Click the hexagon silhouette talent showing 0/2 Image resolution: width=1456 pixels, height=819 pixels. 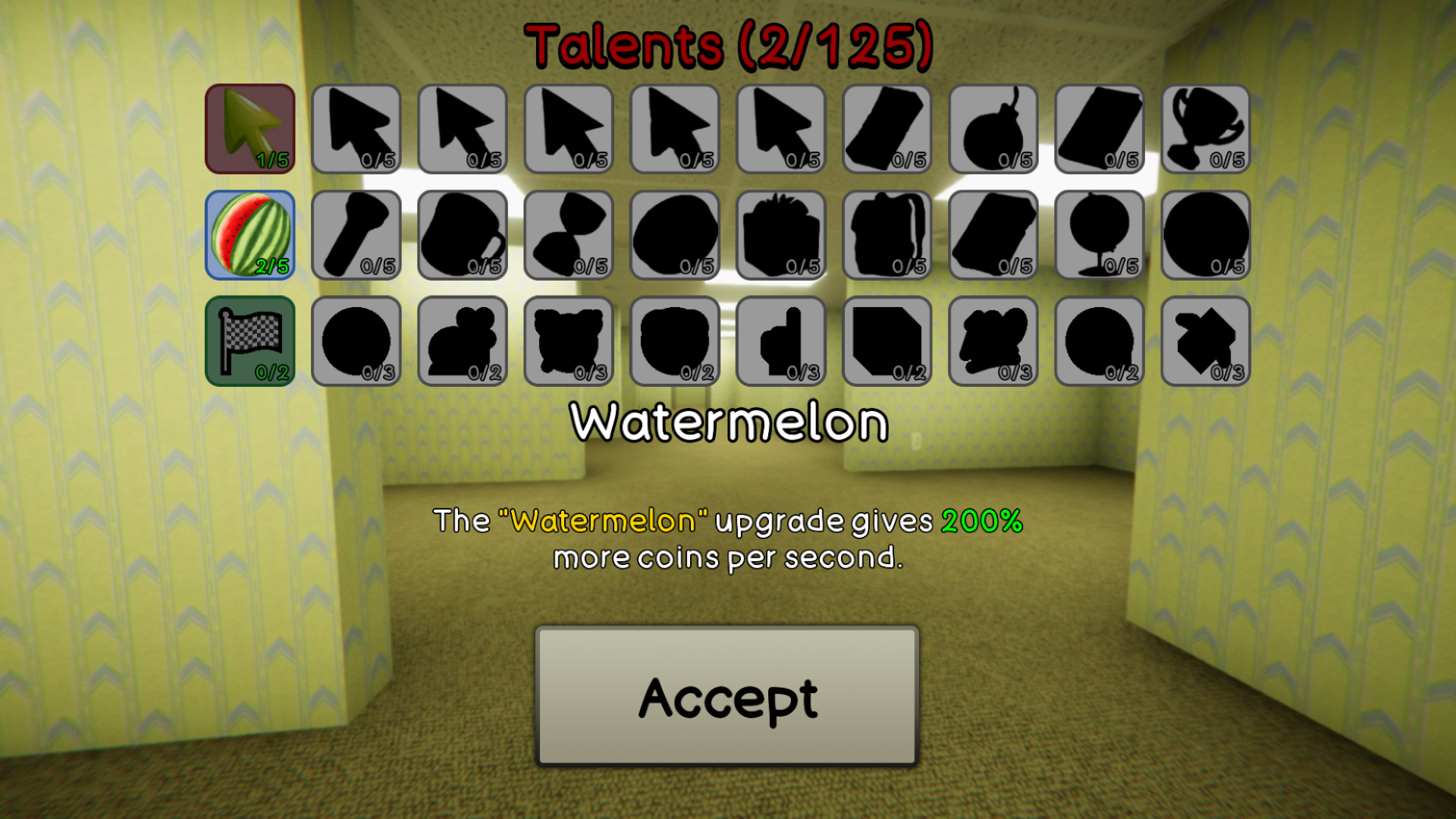pos(886,340)
